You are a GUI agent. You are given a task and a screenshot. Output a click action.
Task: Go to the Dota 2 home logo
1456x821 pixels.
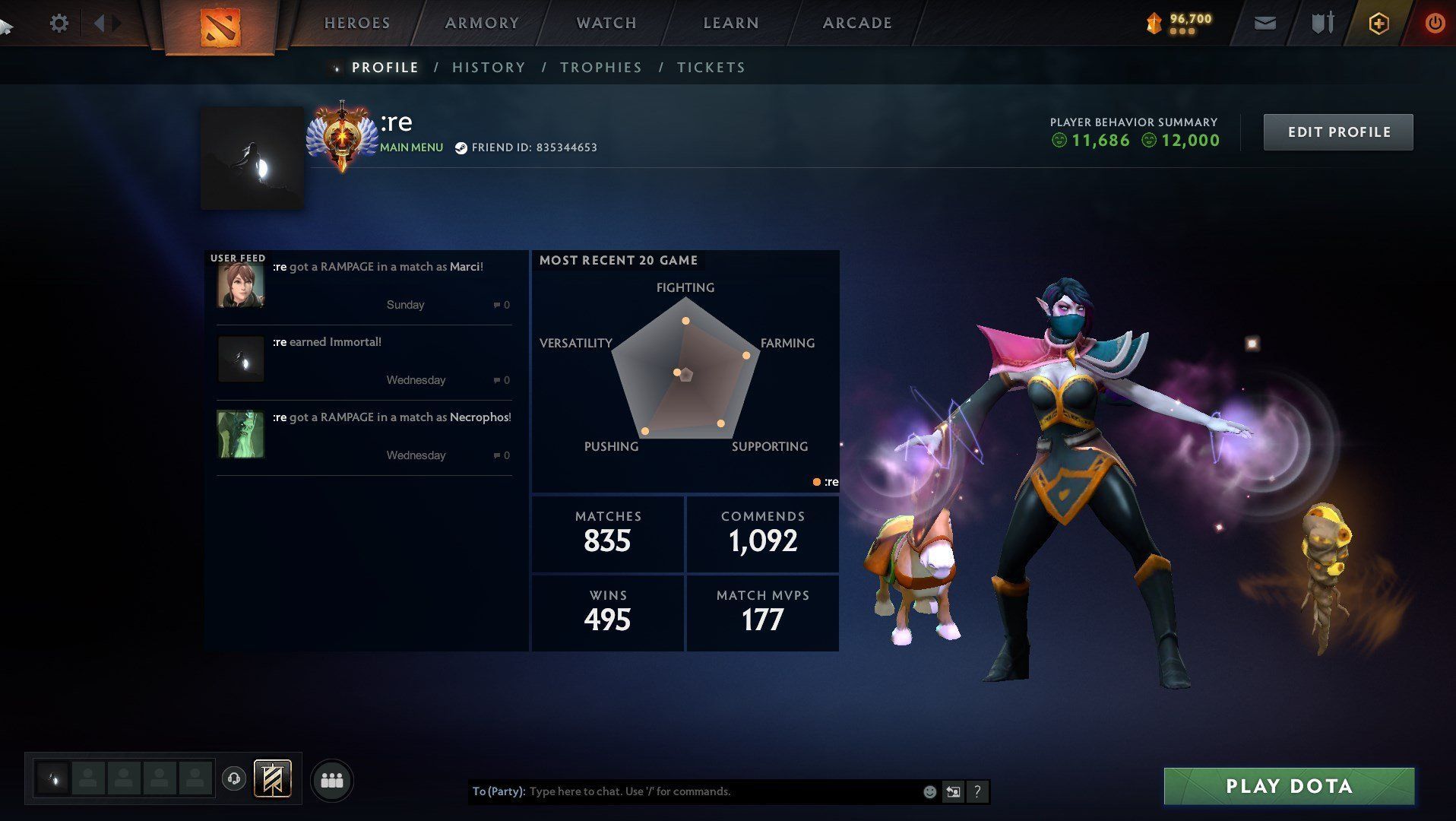click(220, 27)
